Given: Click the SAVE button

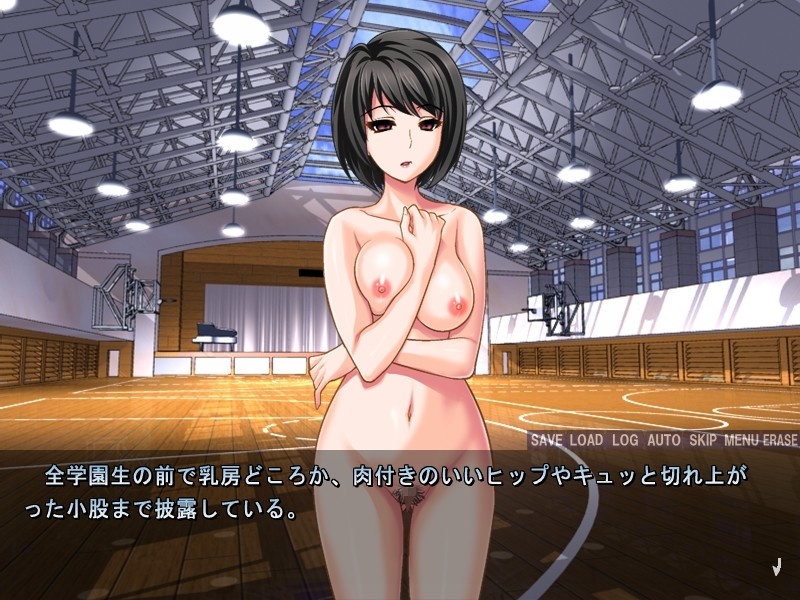Looking at the screenshot, I should click(x=546, y=440).
